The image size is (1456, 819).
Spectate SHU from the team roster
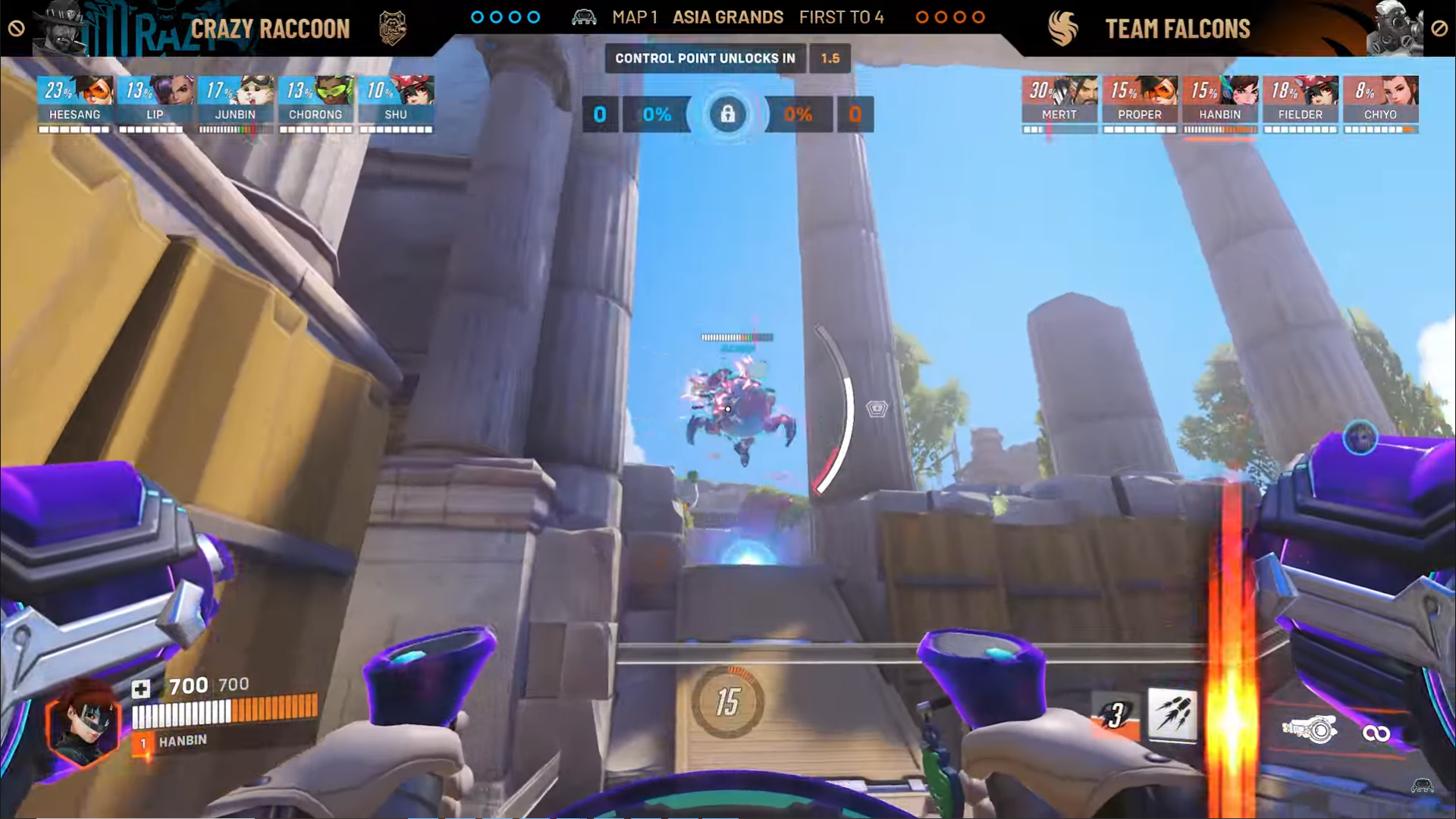click(397, 102)
